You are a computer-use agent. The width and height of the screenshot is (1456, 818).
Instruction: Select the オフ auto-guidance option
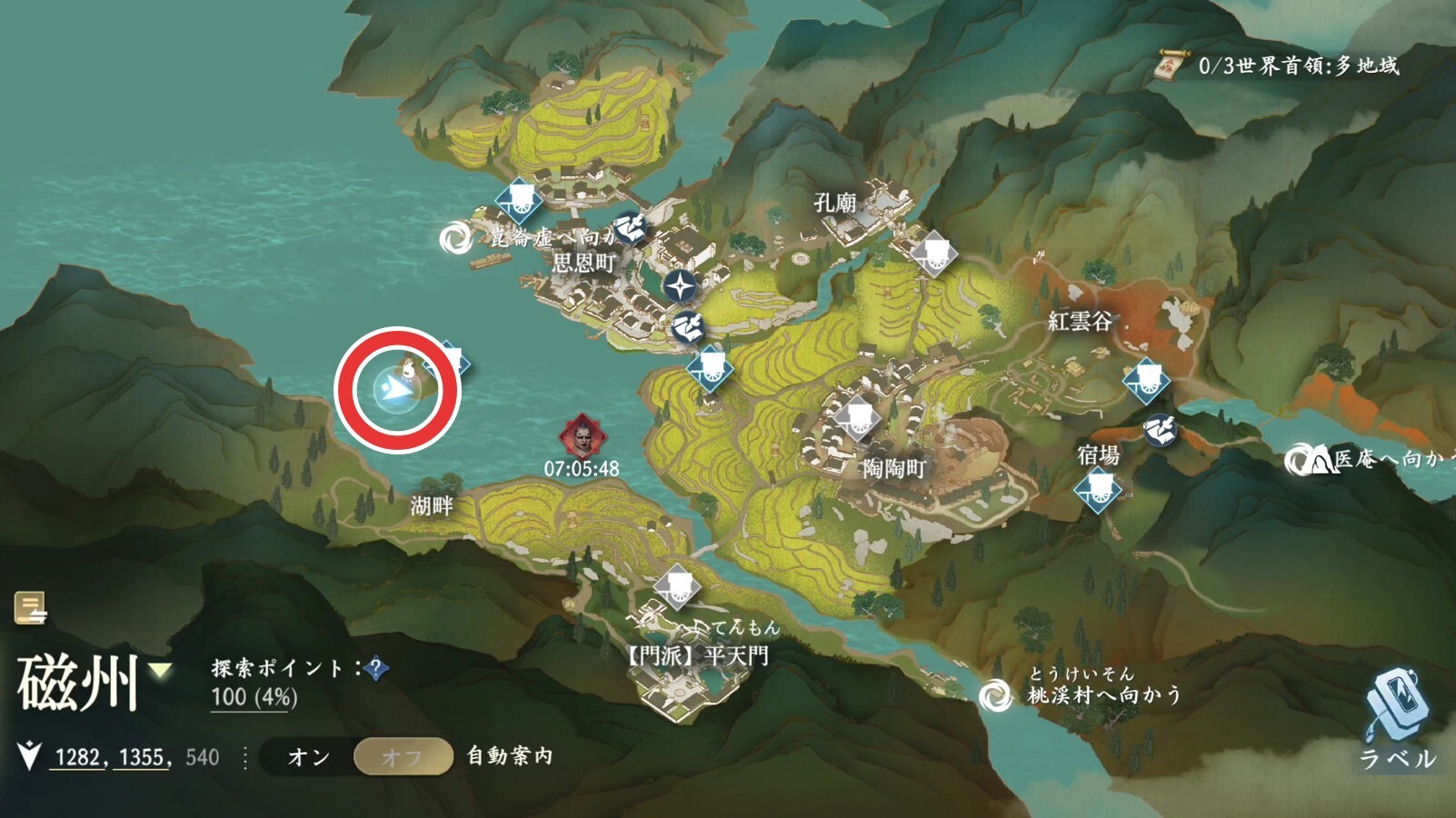[403, 757]
